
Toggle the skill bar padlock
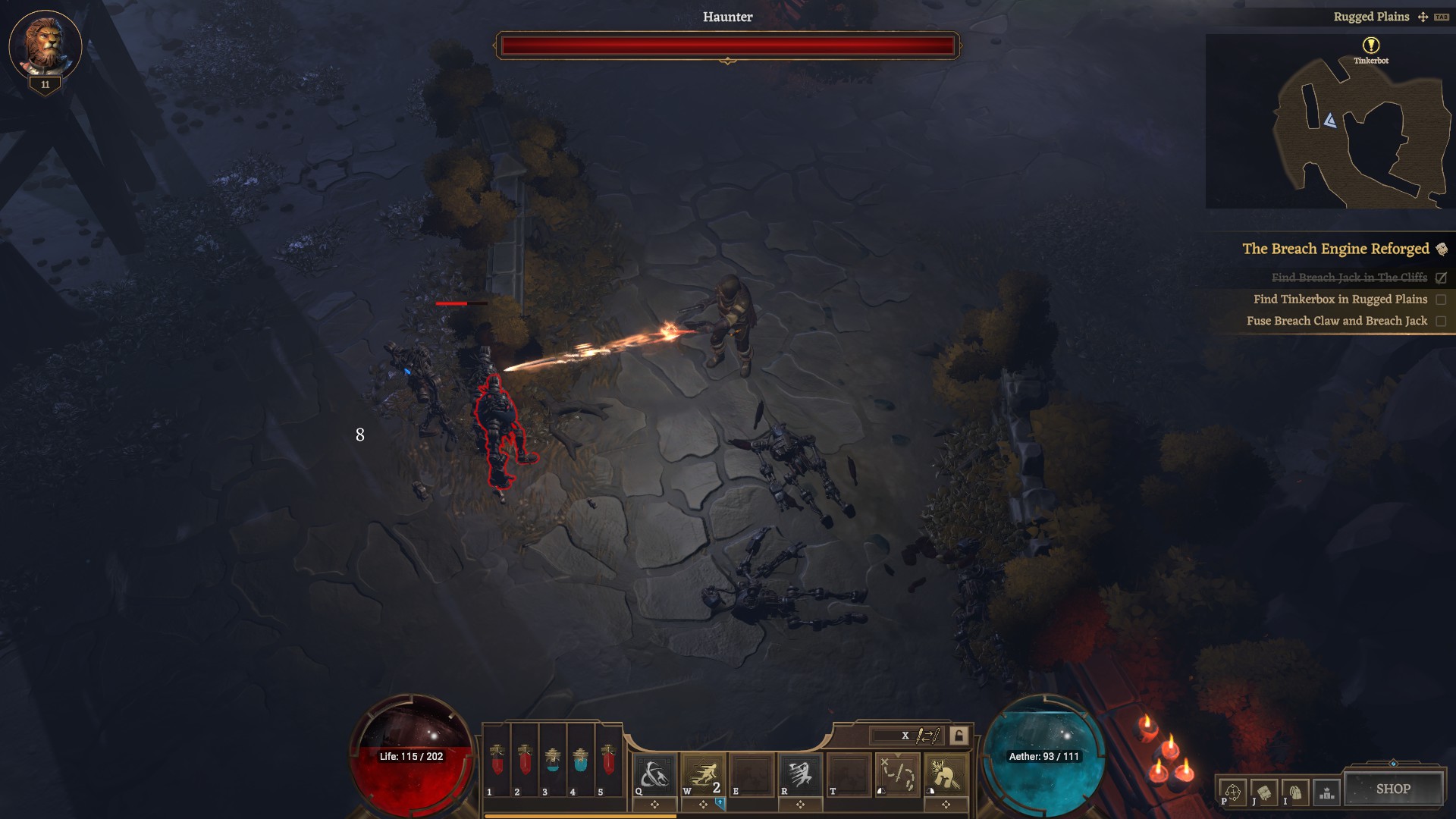coord(959,736)
